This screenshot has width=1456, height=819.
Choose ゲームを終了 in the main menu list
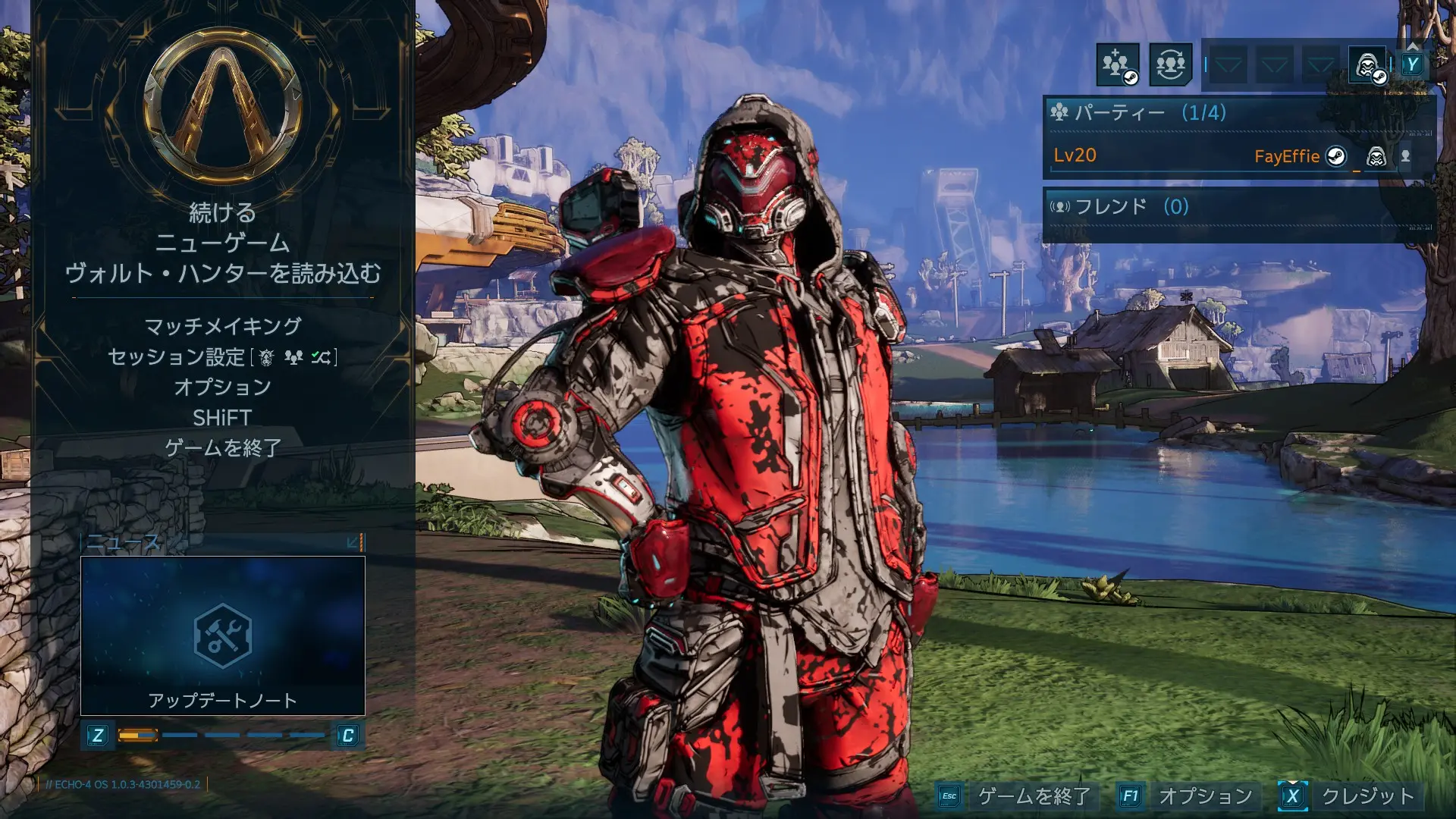(x=222, y=448)
